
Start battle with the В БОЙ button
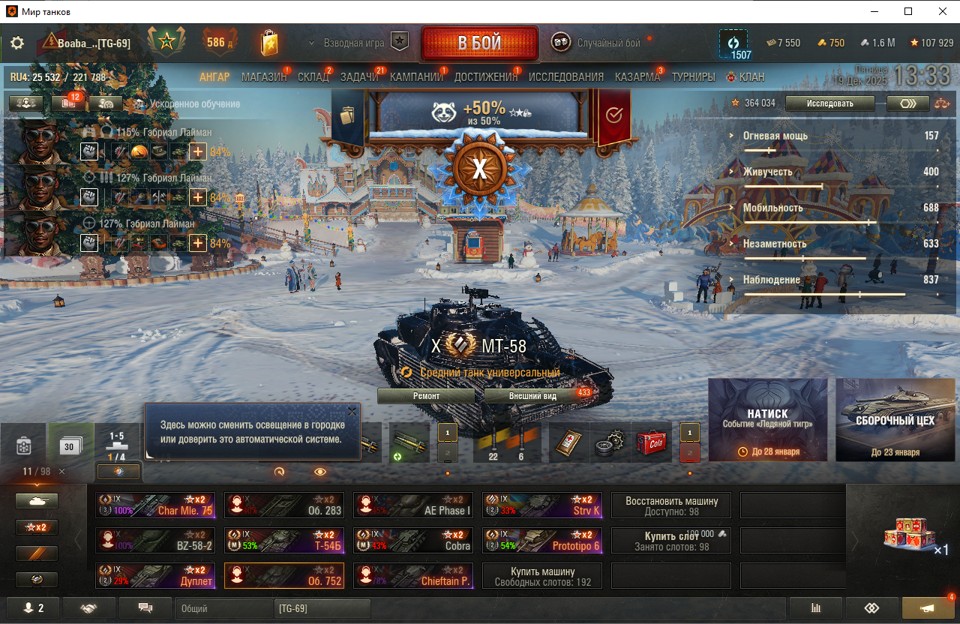pyautogui.click(x=479, y=44)
